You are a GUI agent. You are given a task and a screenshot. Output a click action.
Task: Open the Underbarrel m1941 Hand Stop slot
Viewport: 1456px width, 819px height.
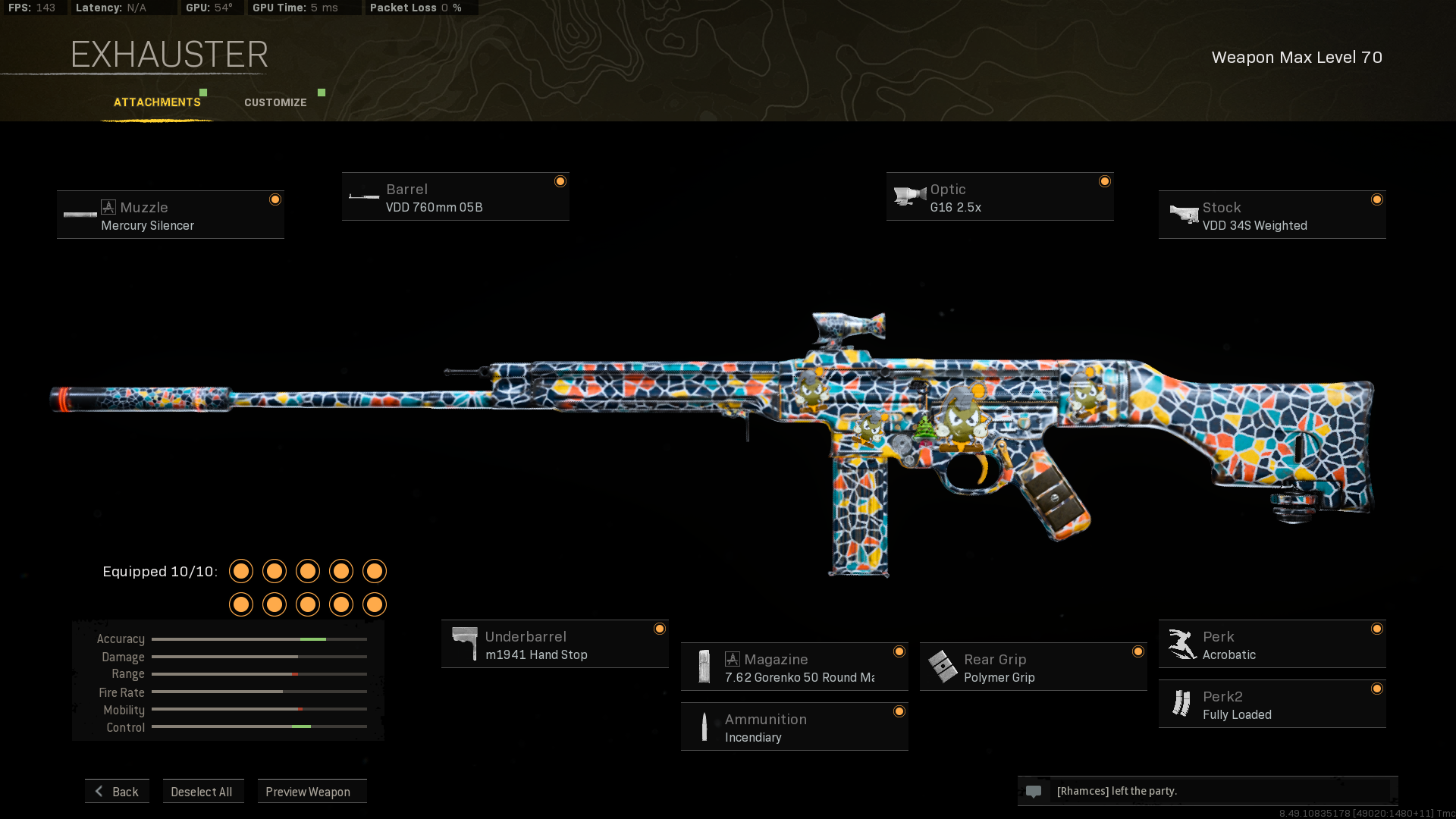click(554, 645)
